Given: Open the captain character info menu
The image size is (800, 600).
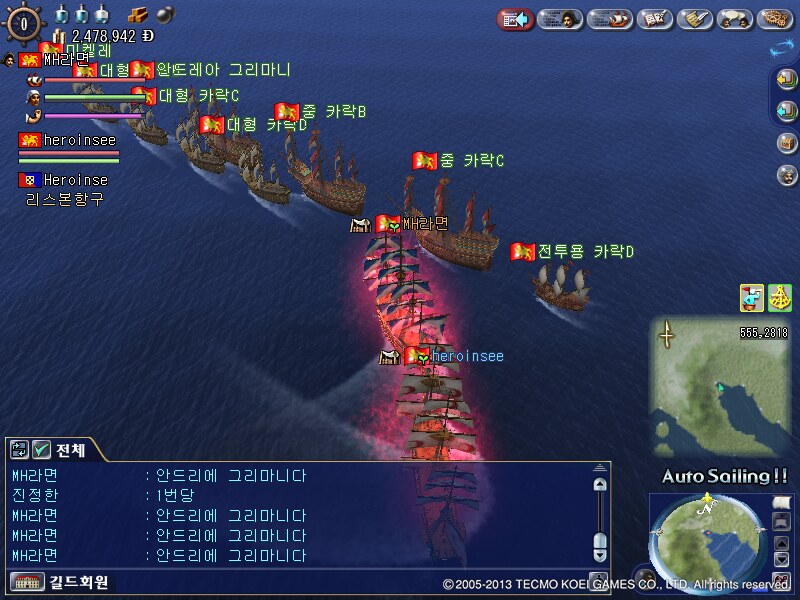Looking at the screenshot, I should point(561,18).
